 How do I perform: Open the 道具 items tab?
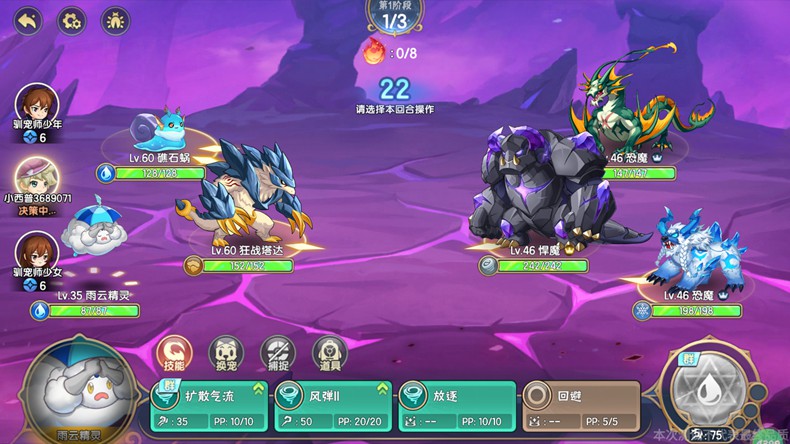pyautogui.click(x=330, y=352)
